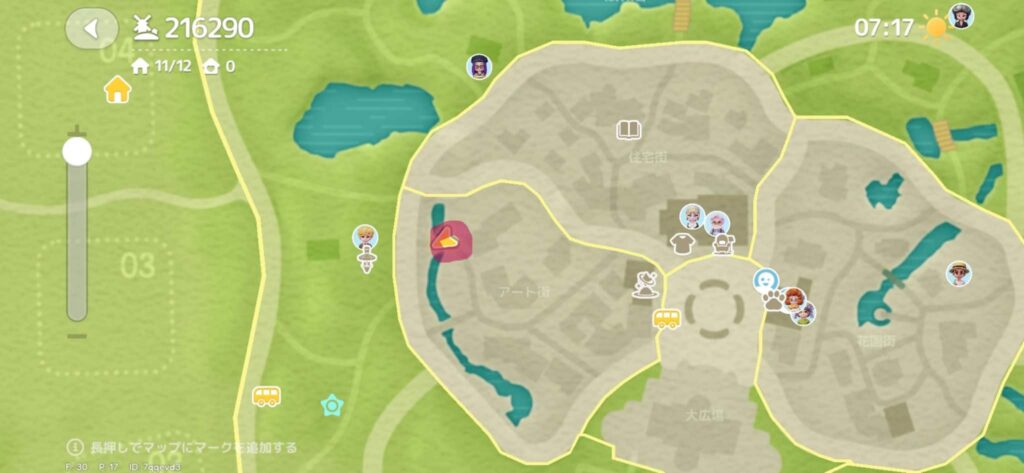Select the straw-hat character marker
Image resolution: width=1024 pixels, height=473 pixels.
pos(959,273)
